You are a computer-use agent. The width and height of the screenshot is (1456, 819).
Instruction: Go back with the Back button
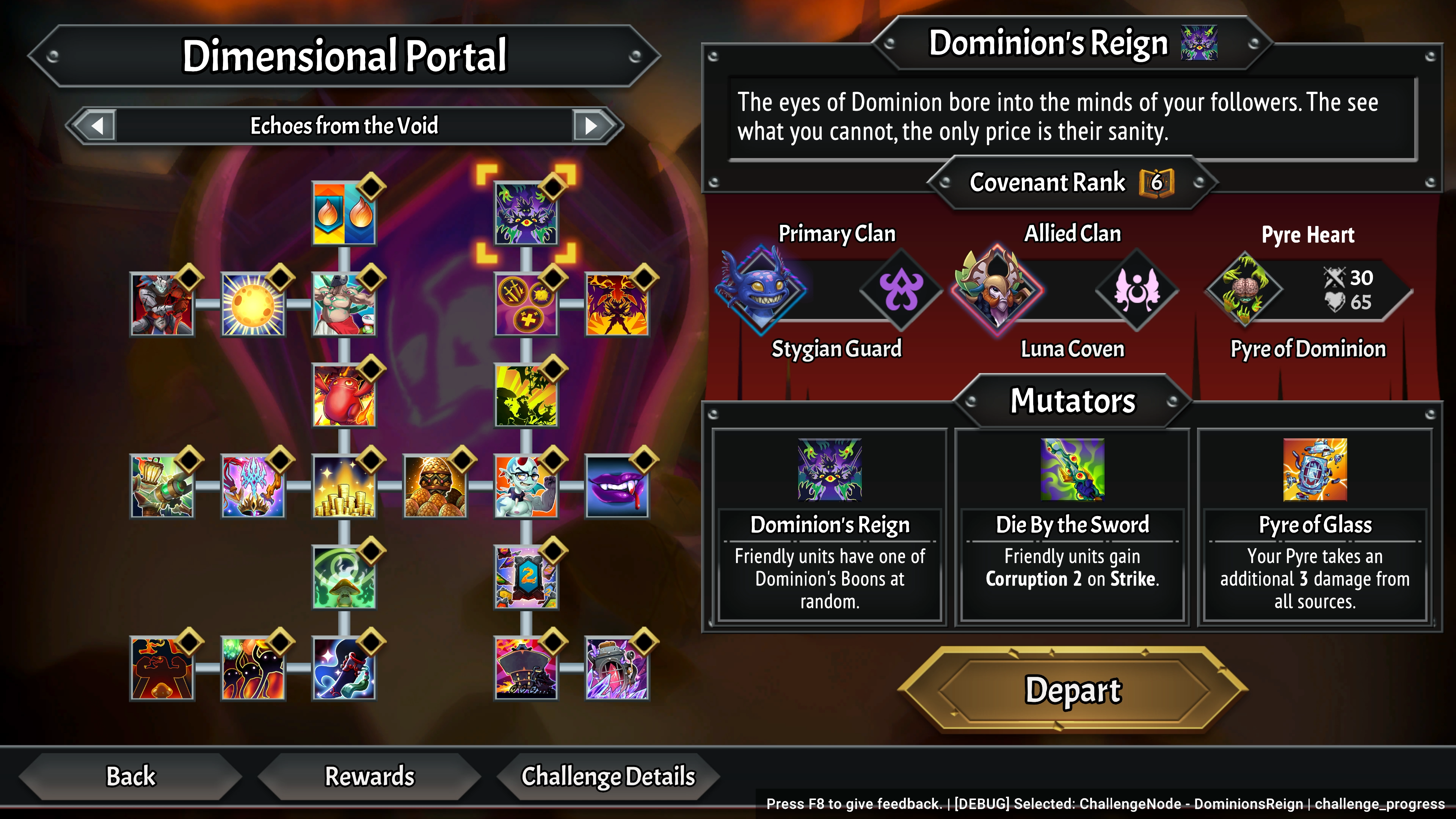[130, 776]
